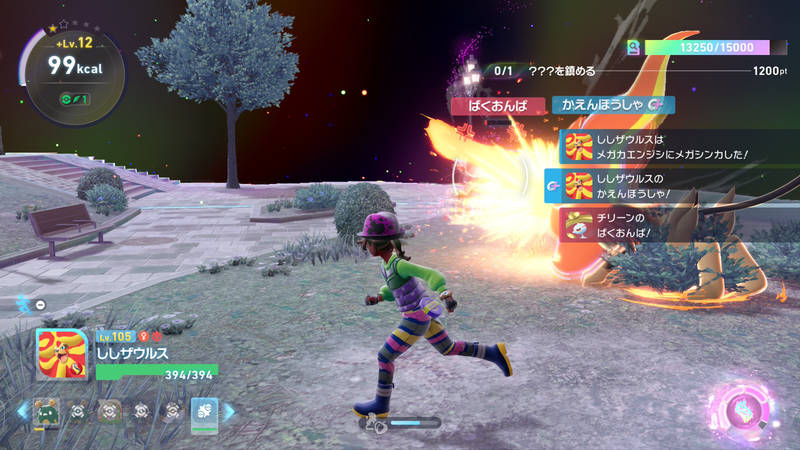Click the right party-cycle arrow
800x450 pixels.
(x=229, y=411)
